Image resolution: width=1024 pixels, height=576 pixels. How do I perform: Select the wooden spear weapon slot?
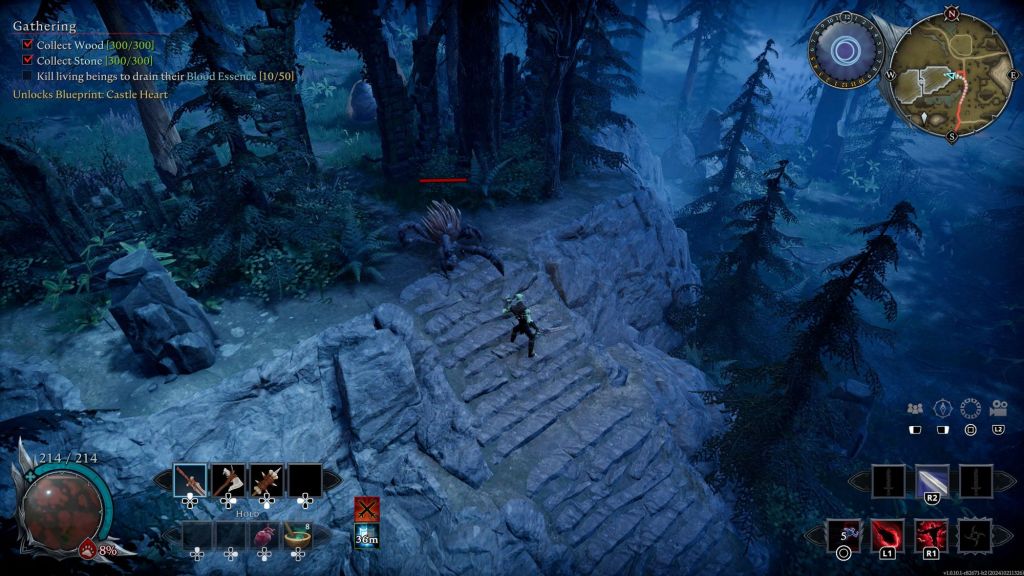[x=190, y=480]
